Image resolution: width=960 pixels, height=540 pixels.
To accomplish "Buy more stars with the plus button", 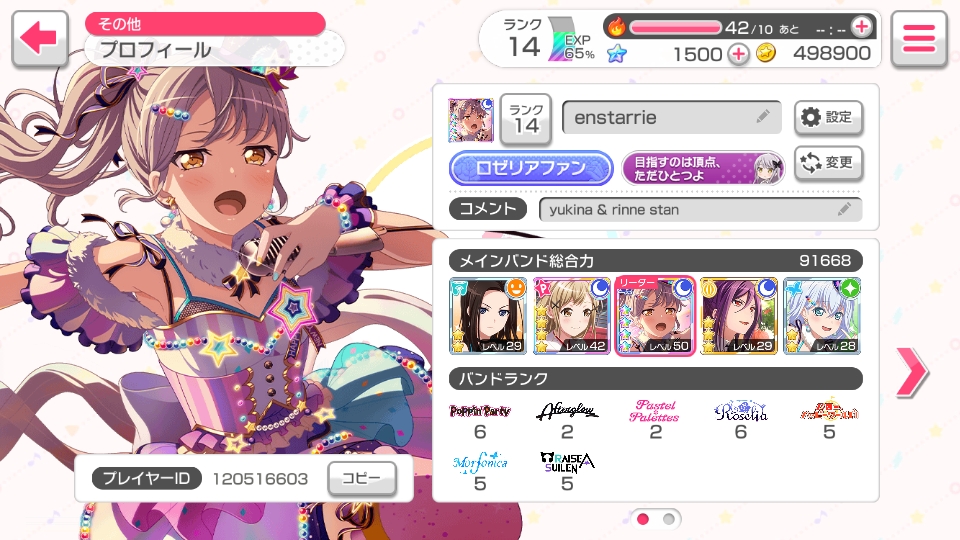I will (x=738, y=54).
